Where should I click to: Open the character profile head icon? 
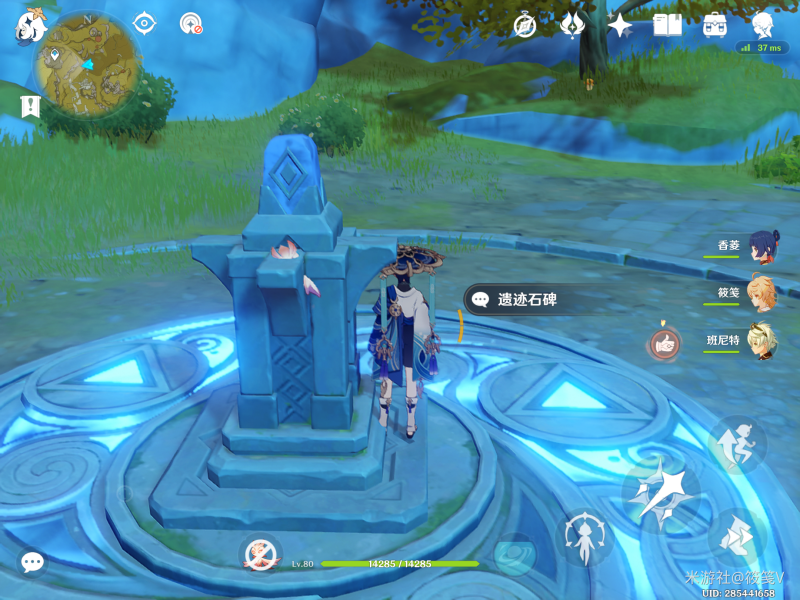point(764,25)
